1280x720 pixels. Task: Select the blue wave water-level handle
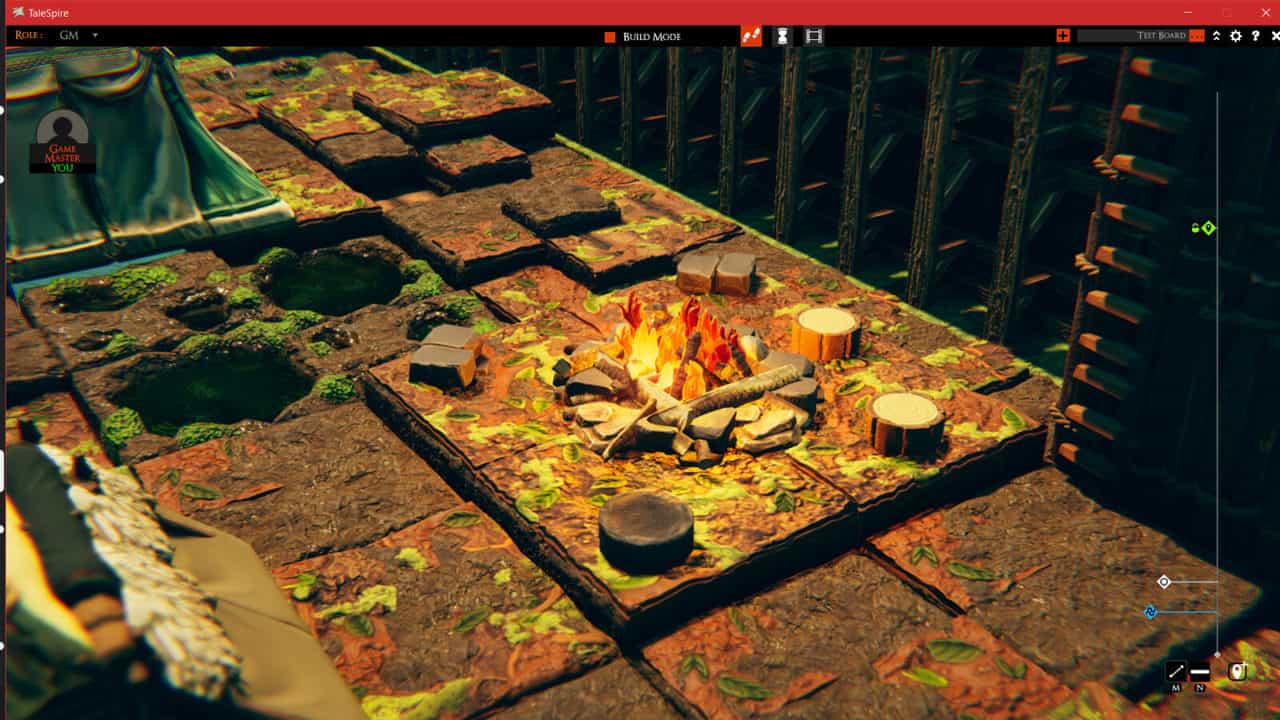1150,612
